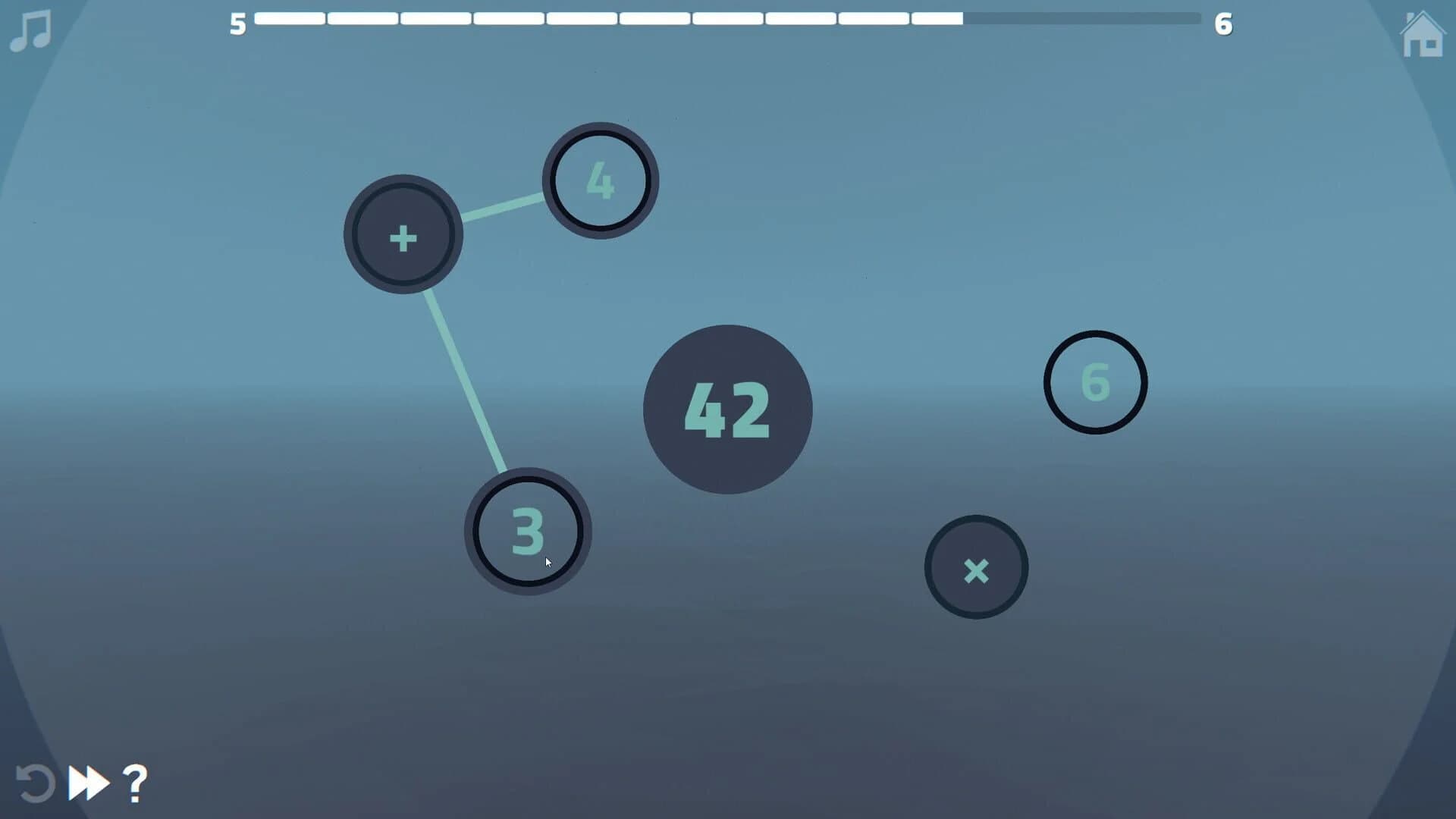Select the number 3 node
1456x819 pixels.
[x=529, y=532]
